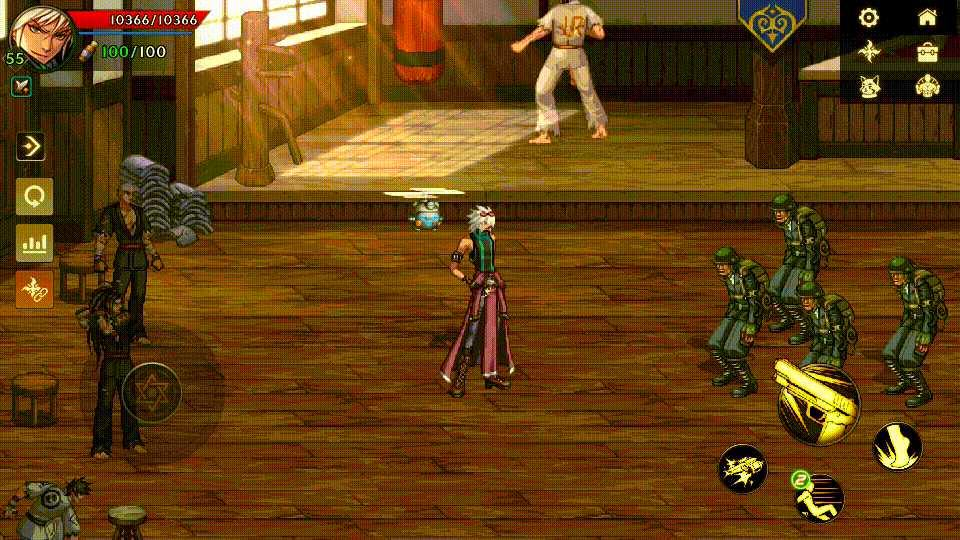Activate the gun burst shot skill
Image resolution: width=960 pixels, height=540 pixels.
[743, 469]
